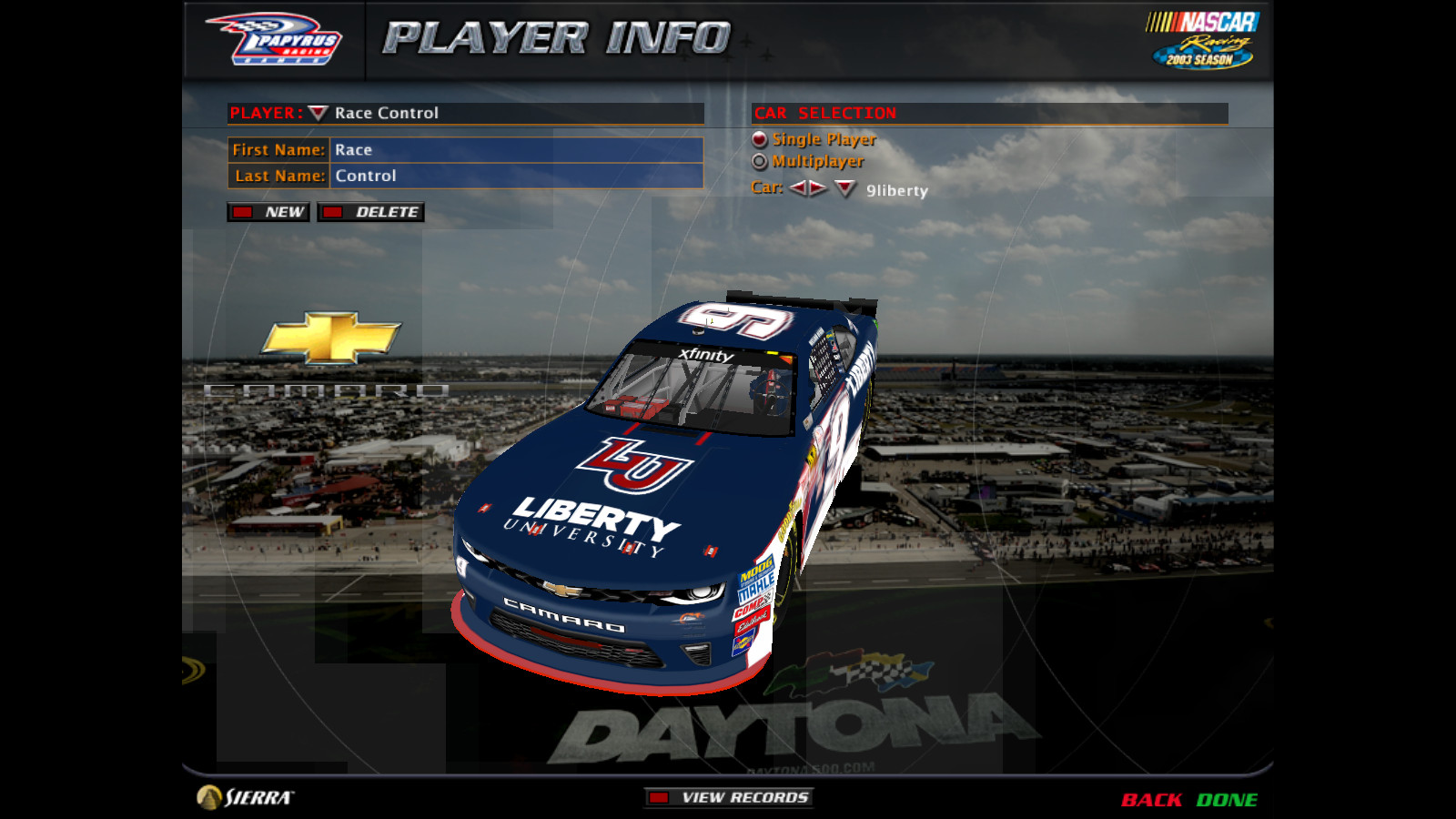Screen dimensions: 1456x819
Task: Open View Records
Action: (729, 798)
